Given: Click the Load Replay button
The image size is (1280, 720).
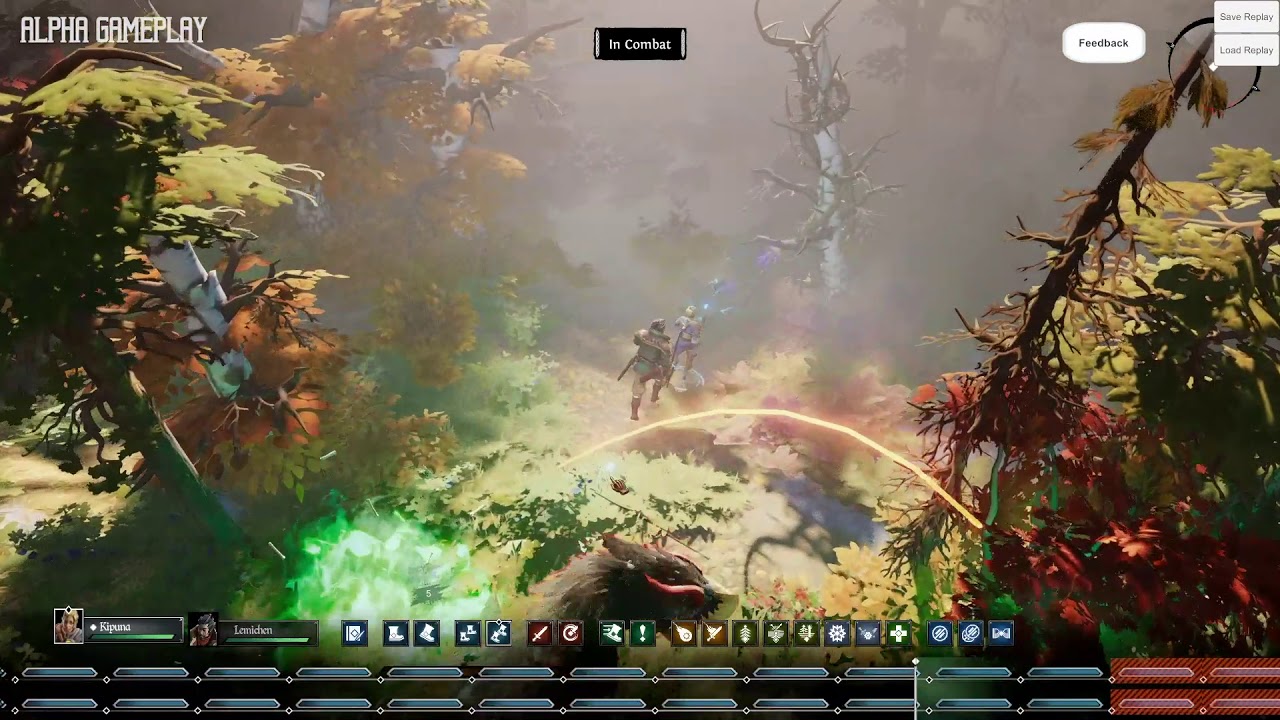Looking at the screenshot, I should (1246, 50).
